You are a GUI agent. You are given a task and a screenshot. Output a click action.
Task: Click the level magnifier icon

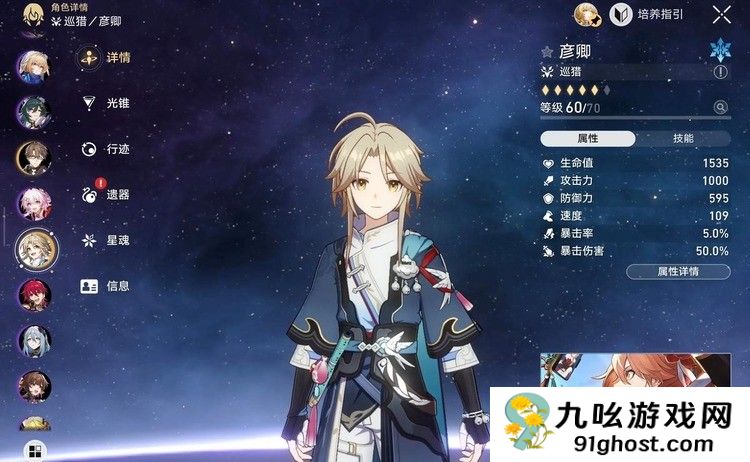coord(720,107)
